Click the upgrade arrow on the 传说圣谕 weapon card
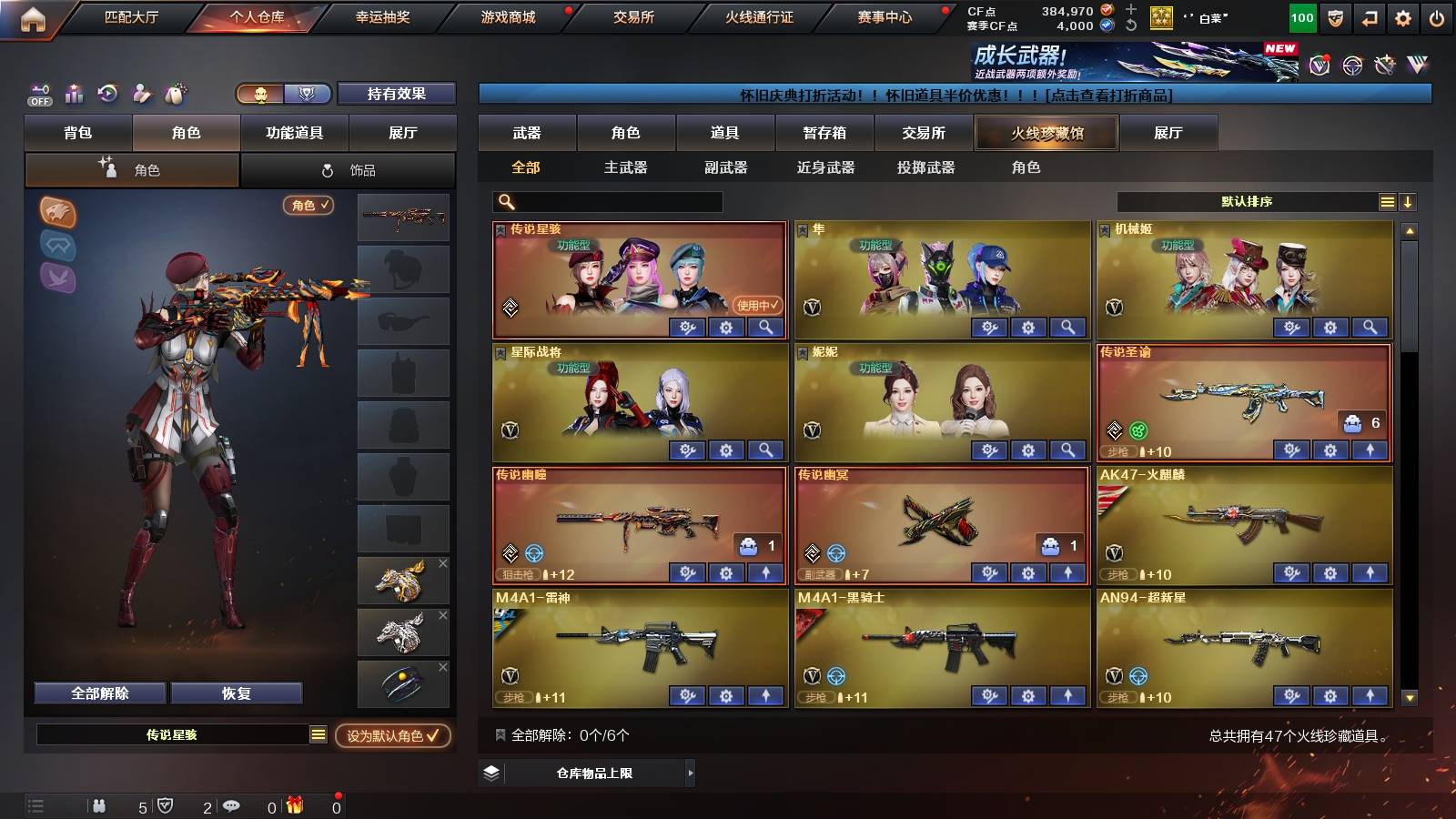Screen dimensions: 1456x819 pos(1368,450)
